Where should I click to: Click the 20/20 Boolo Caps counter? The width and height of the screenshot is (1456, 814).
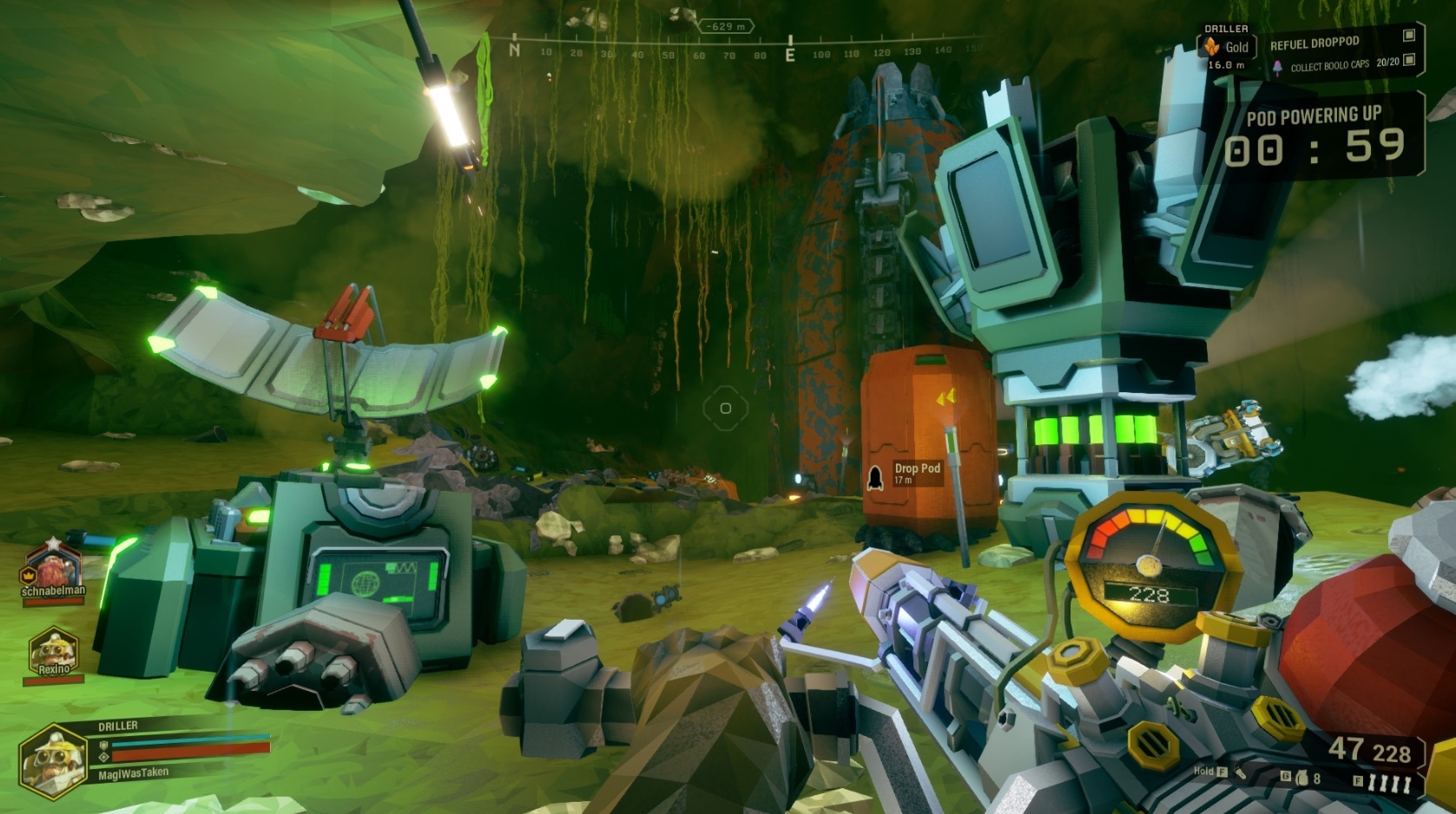(x=1388, y=62)
